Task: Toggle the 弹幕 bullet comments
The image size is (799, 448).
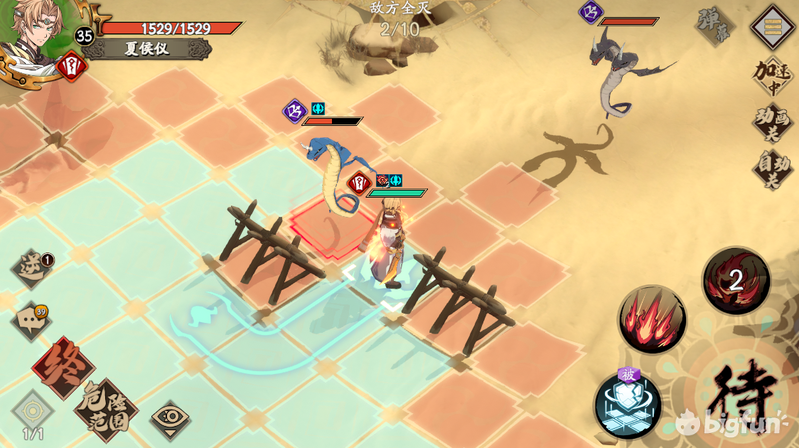Action: click(x=716, y=28)
